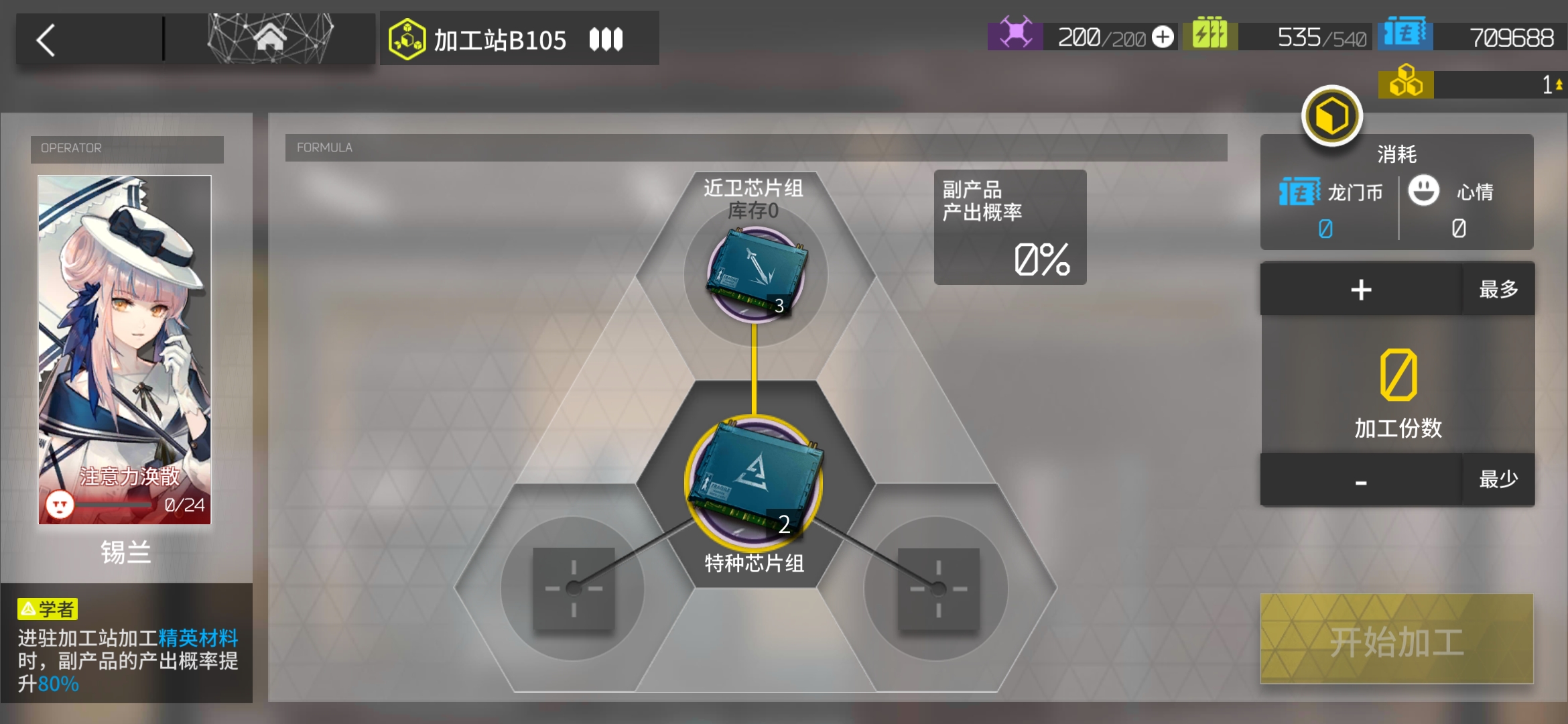Decrease the crafting count with minus

1360,481
